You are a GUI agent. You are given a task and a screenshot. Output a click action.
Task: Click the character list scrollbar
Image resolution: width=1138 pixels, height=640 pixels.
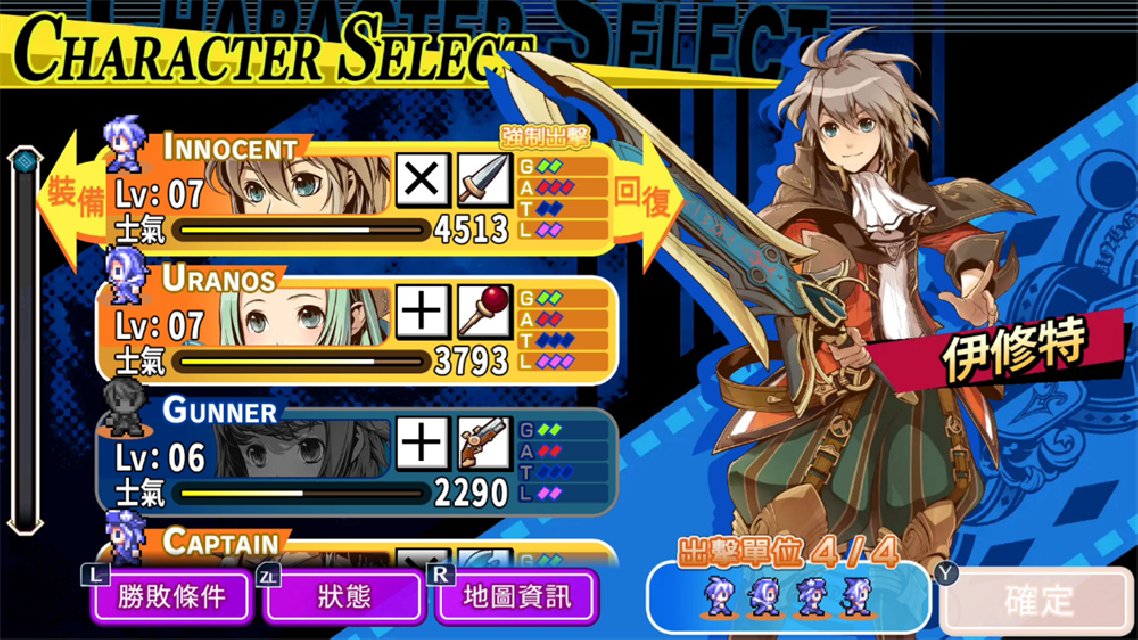[23, 340]
